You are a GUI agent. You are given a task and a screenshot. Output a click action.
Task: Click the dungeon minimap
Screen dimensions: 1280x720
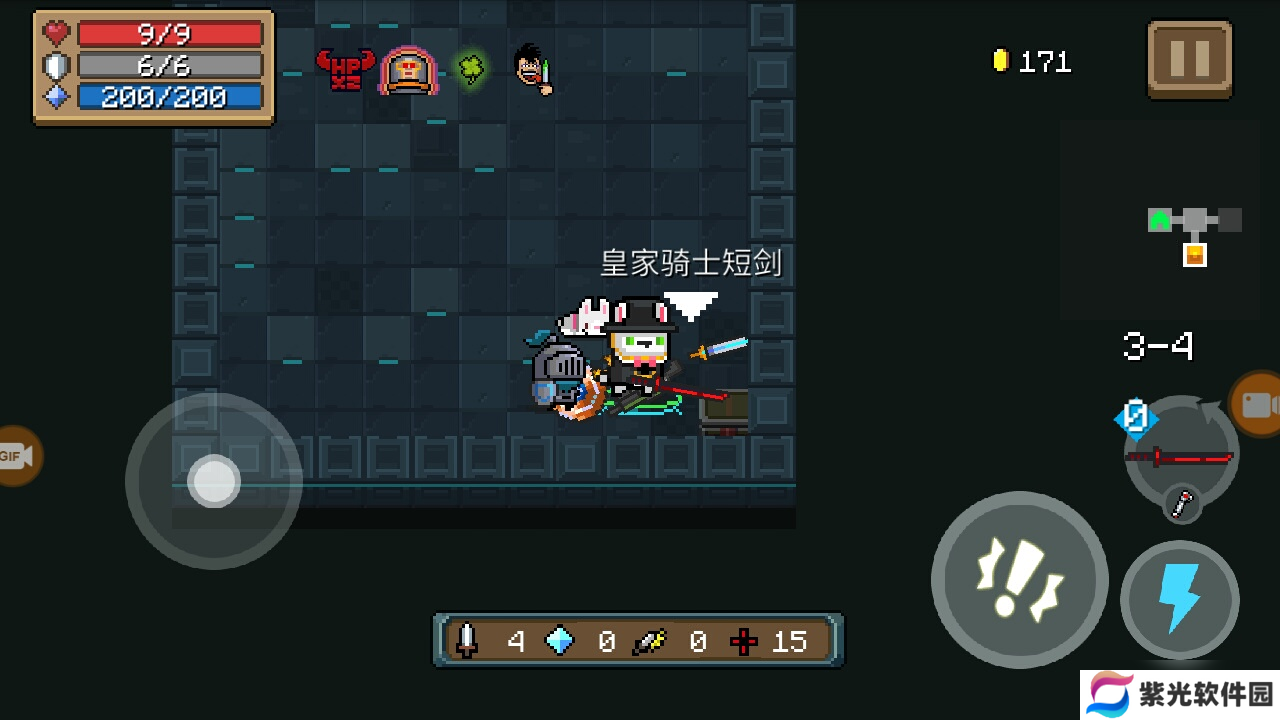coord(1194,230)
